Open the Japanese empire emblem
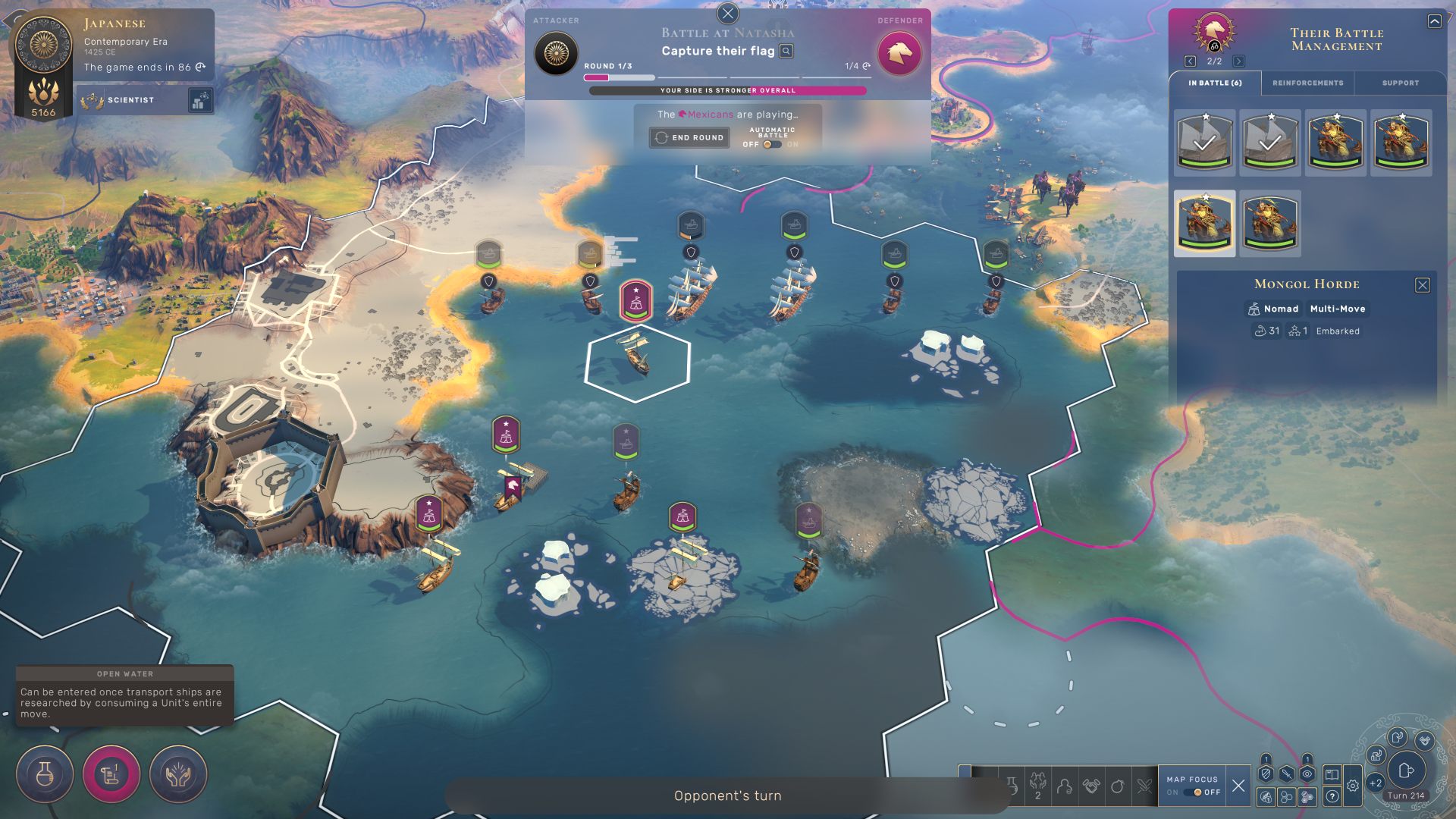 coord(43,45)
